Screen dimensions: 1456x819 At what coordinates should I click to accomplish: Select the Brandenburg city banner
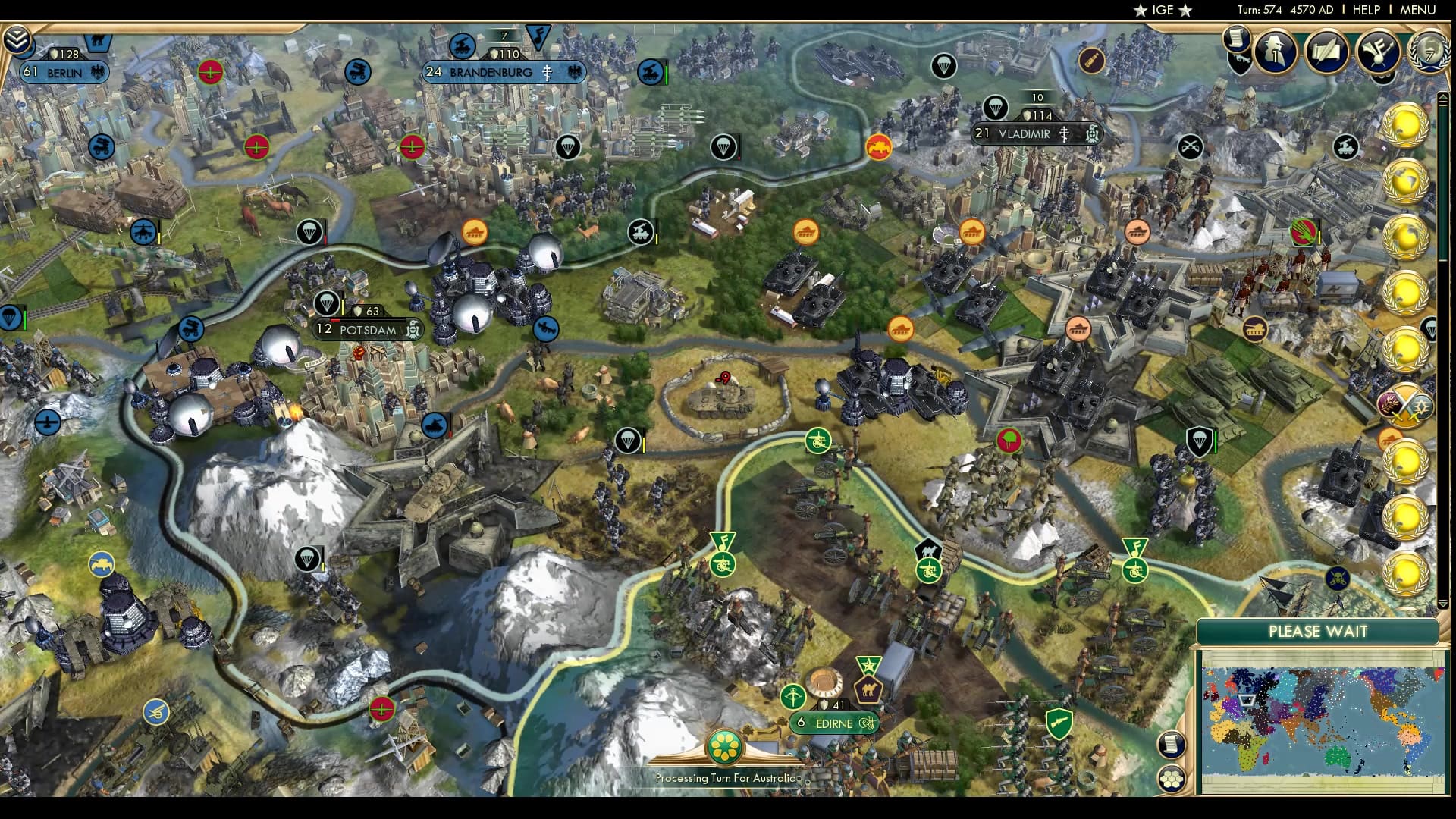coord(500,72)
